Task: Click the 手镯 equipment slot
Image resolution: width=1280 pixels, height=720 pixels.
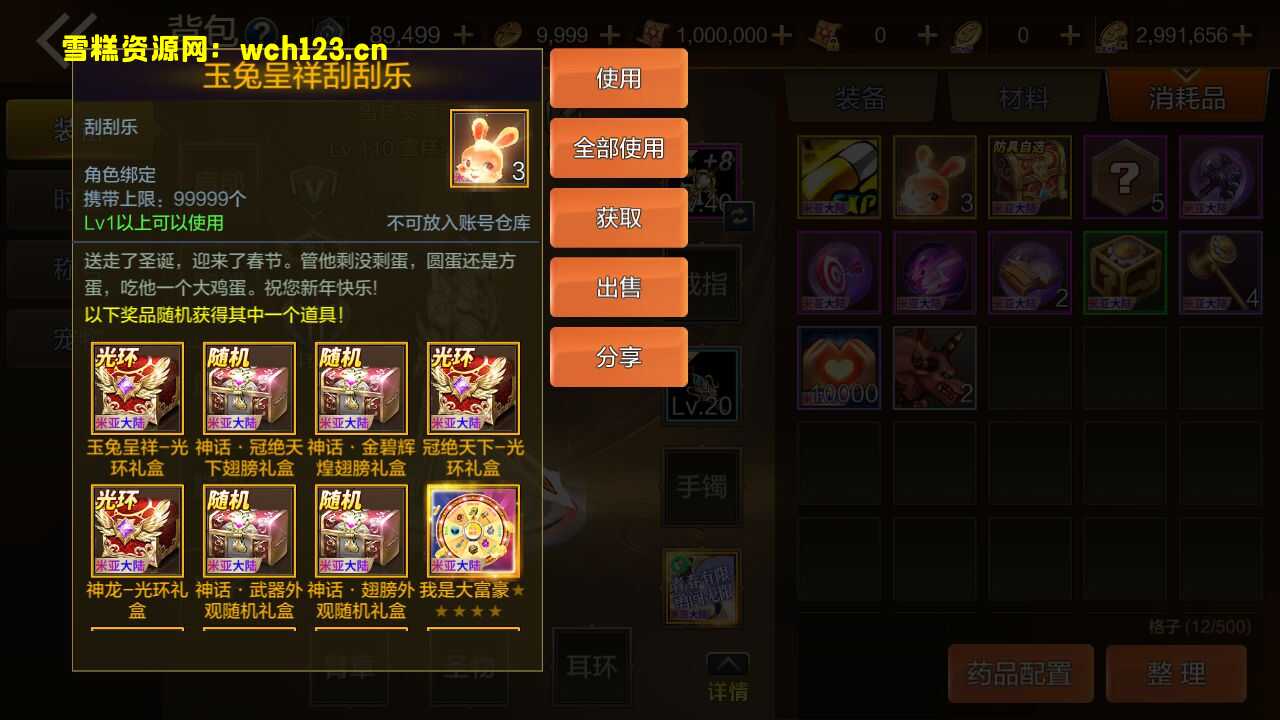Action: (x=701, y=487)
